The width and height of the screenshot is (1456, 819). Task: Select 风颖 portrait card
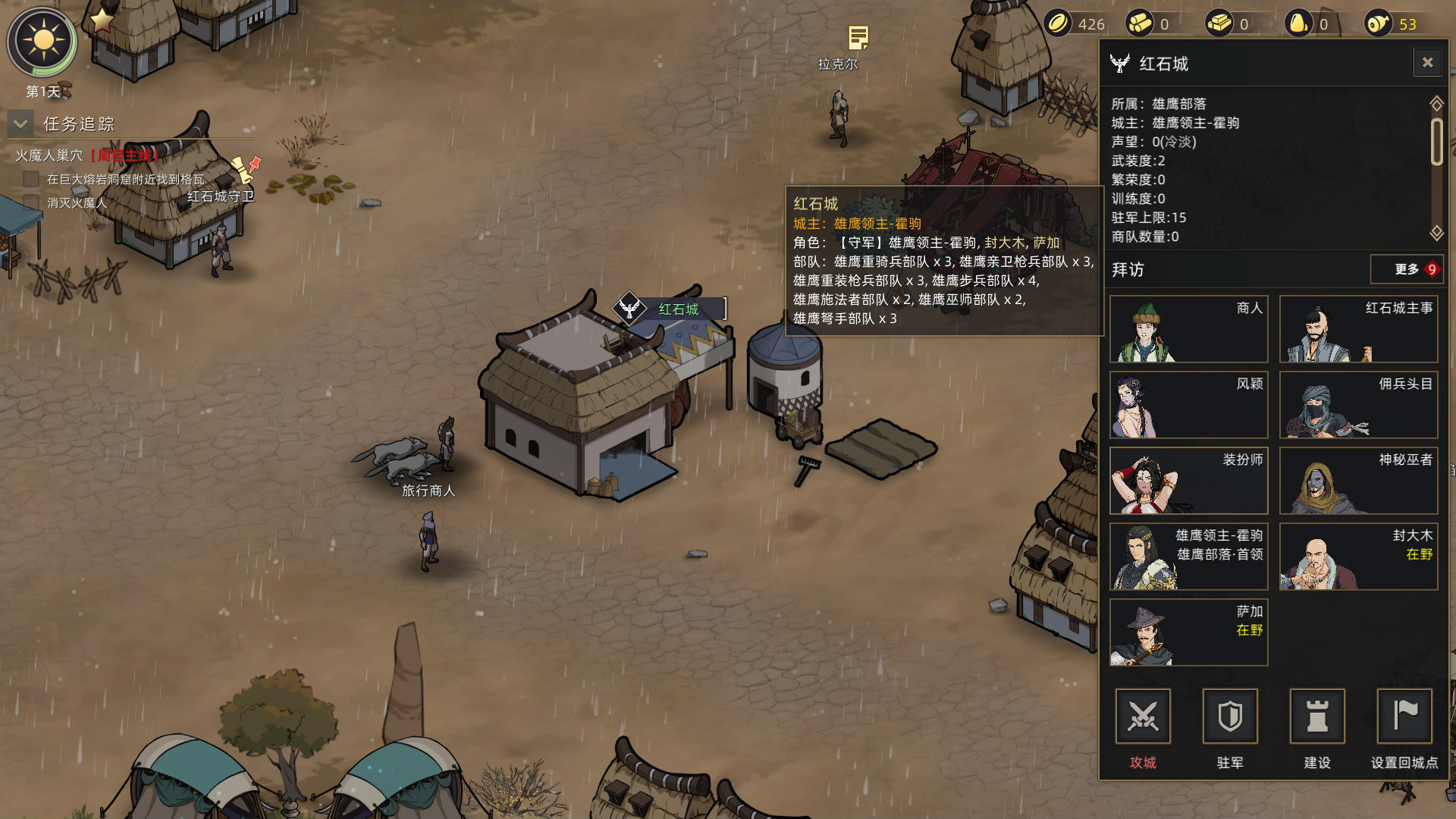tap(1188, 405)
